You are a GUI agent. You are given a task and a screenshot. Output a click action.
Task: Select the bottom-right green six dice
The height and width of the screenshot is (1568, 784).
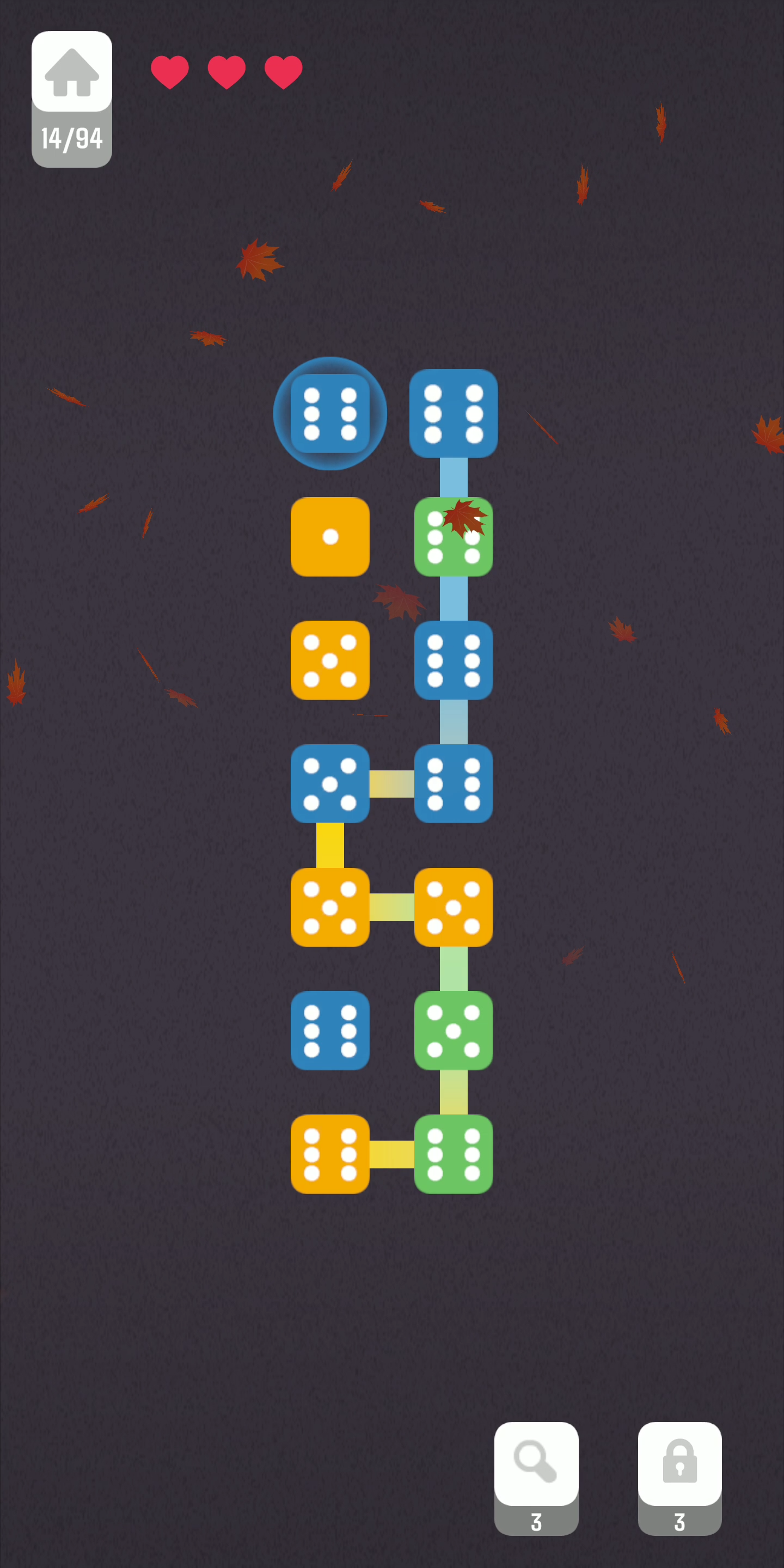point(454,1154)
